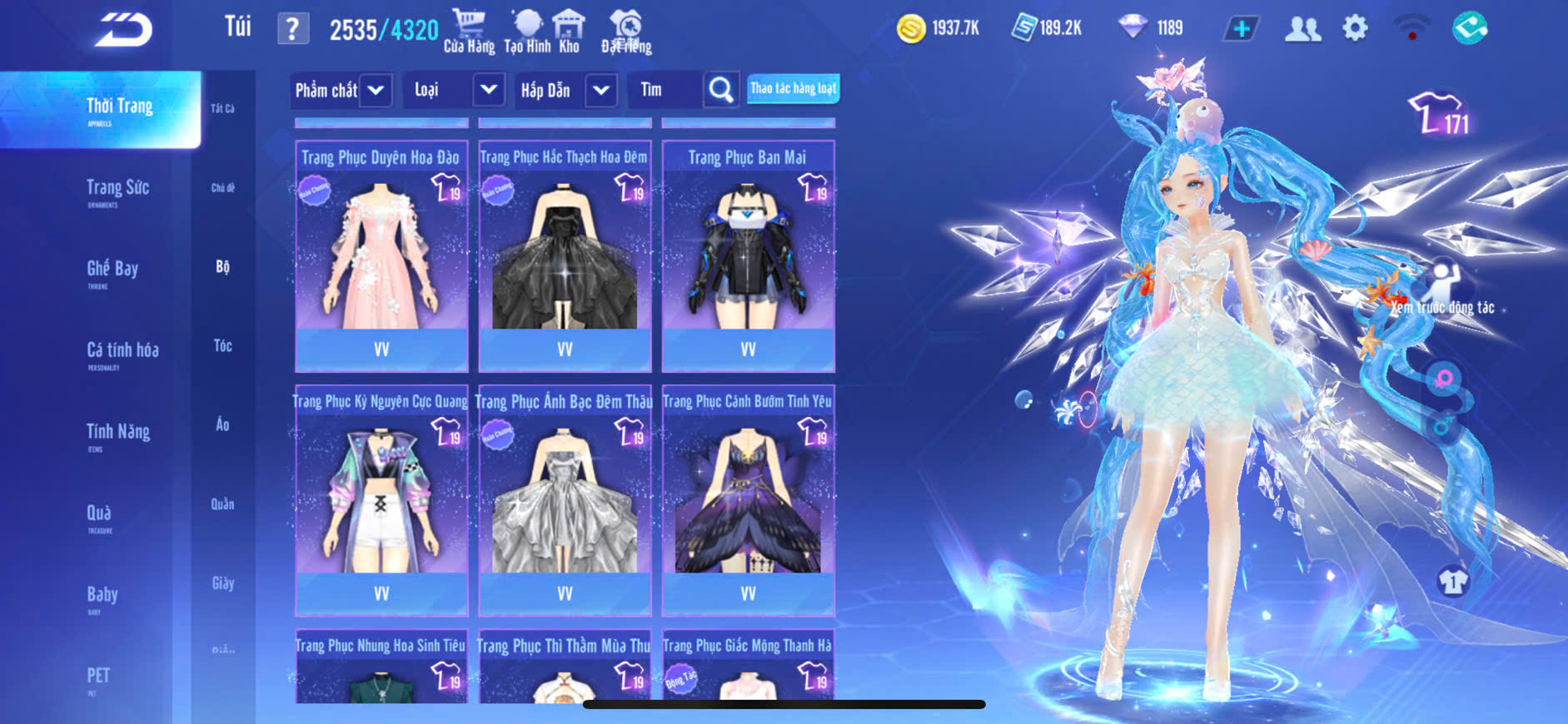Go back using the top-left arrow logo
This screenshot has height=724, width=1568.
point(122,30)
